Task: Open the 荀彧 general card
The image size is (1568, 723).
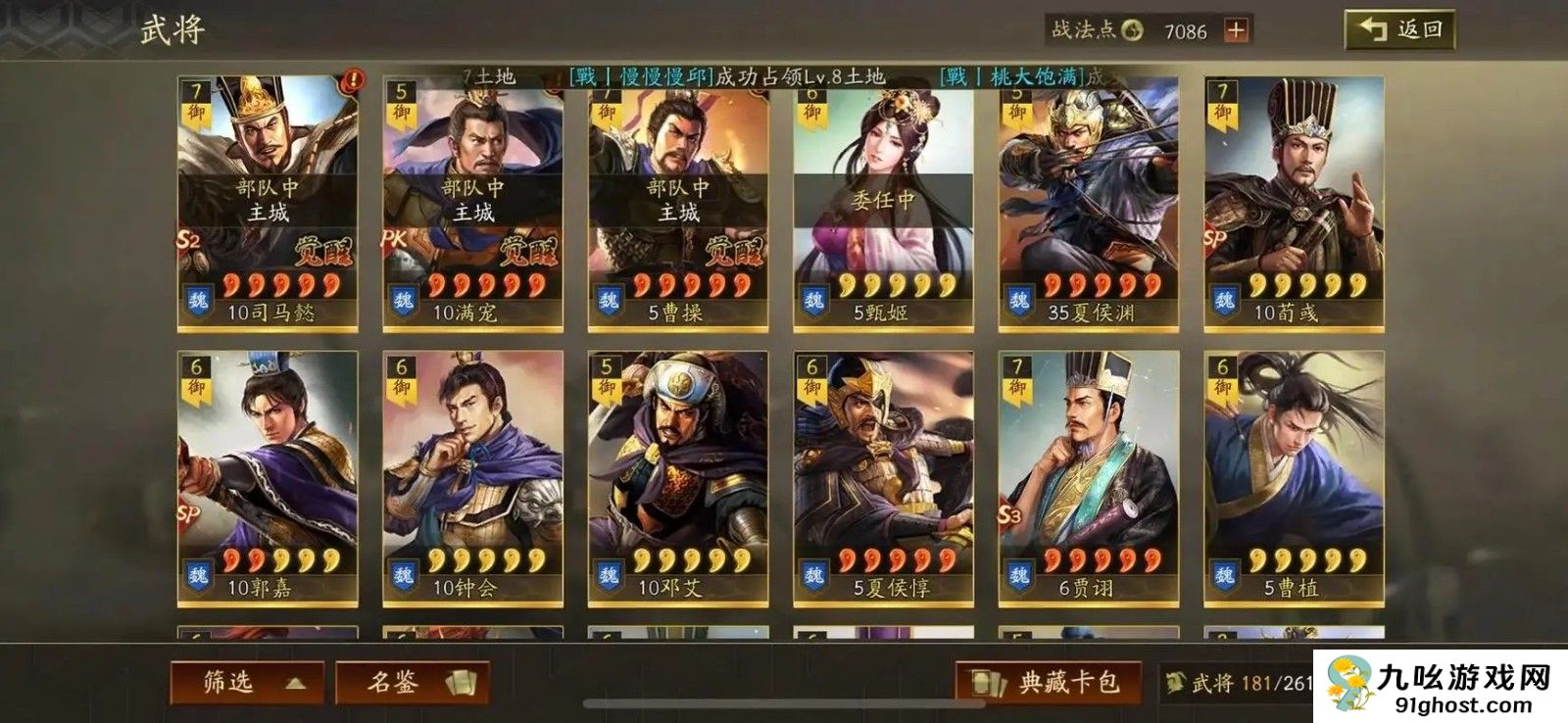Action: point(1294,204)
